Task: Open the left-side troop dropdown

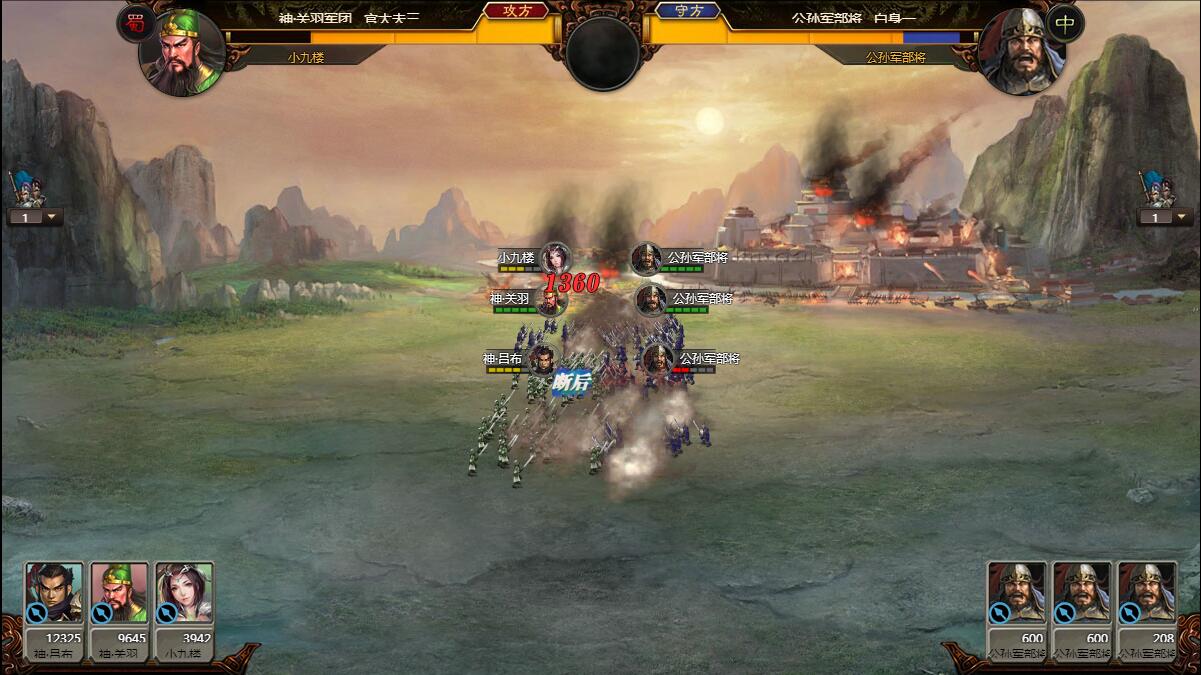Action: [x=35, y=217]
